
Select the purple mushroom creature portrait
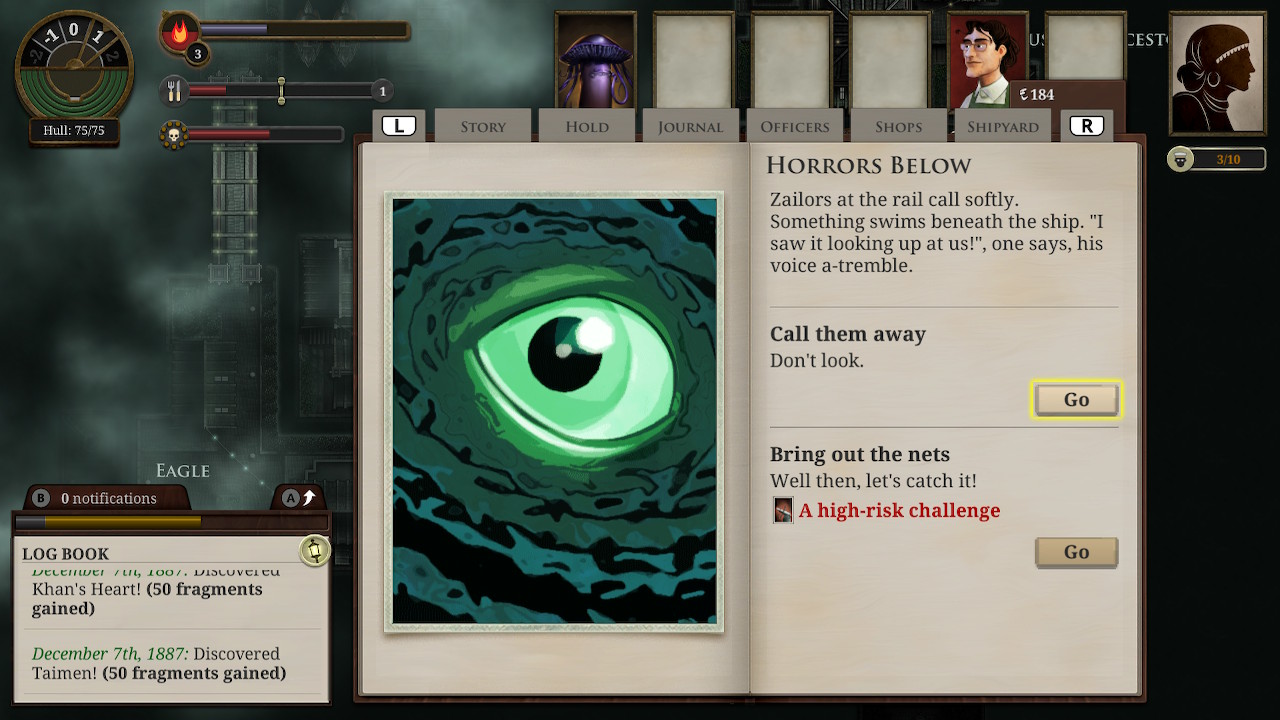[x=596, y=60]
